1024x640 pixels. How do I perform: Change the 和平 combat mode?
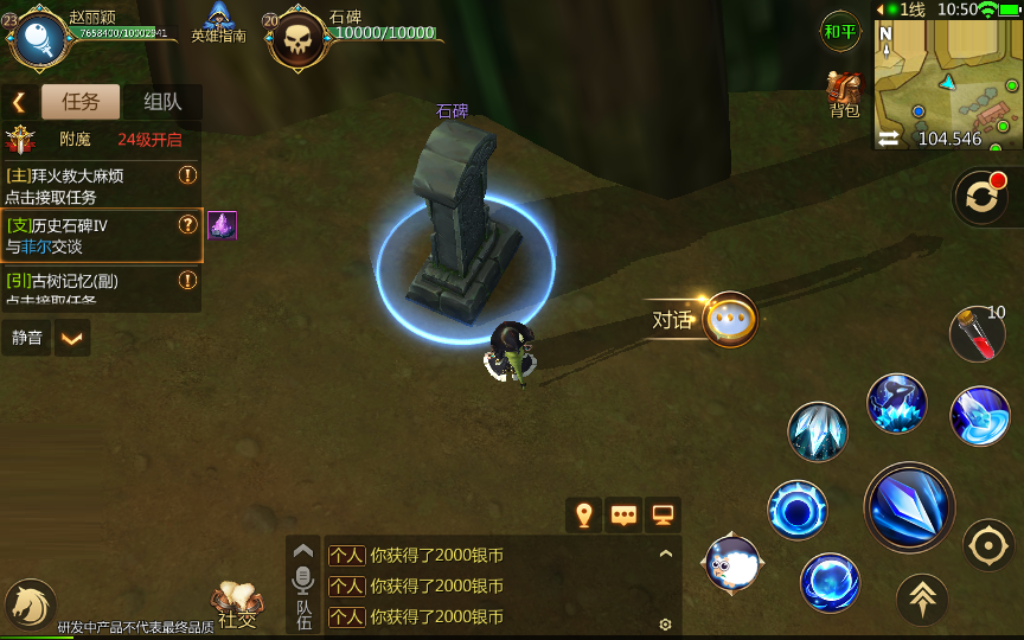click(840, 31)
